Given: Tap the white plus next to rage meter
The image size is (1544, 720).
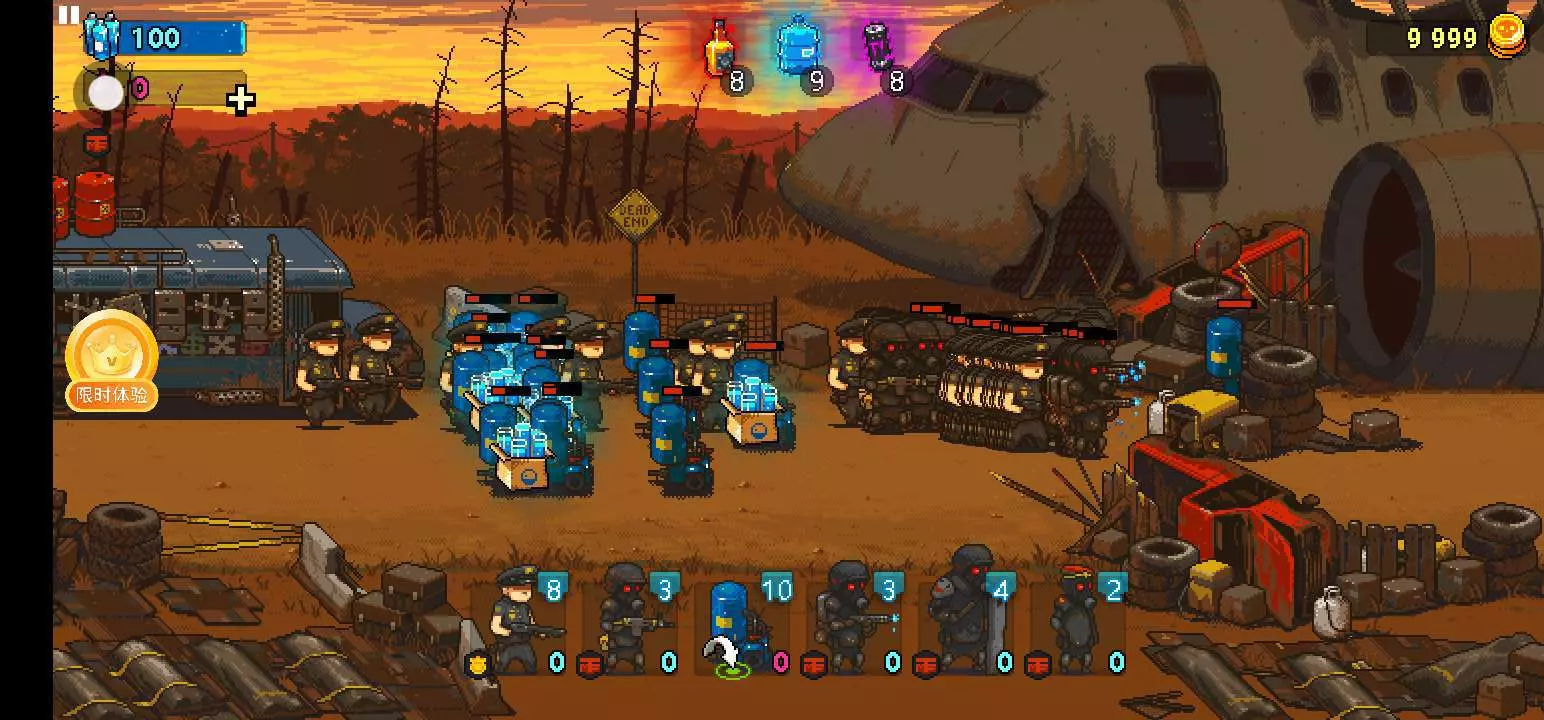Looking at the screenshot, I should tap(240, 99).
